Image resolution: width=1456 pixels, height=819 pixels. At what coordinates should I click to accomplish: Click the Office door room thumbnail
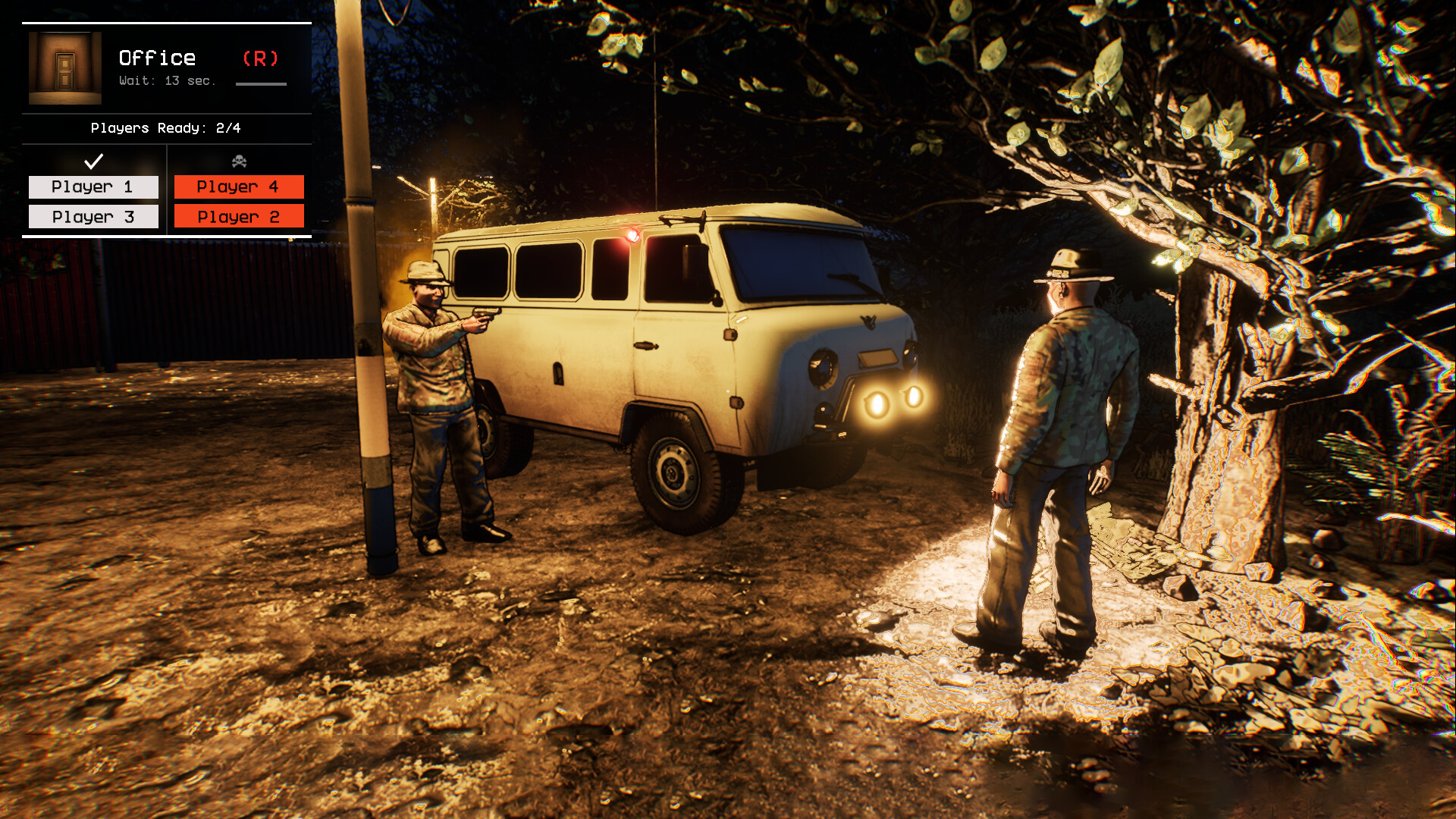pos(64,67)
